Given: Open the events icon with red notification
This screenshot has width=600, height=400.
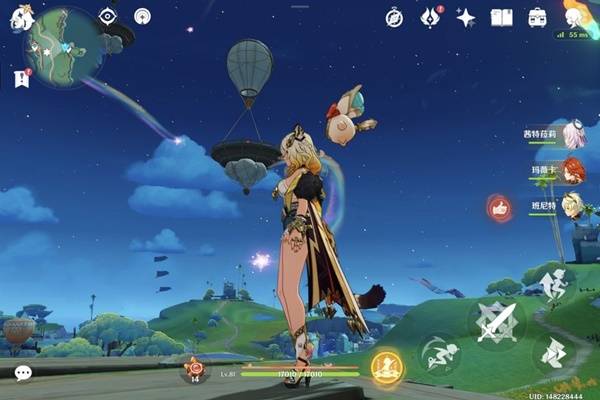Looking at the screenshot, I should click(x=431, y=17).
